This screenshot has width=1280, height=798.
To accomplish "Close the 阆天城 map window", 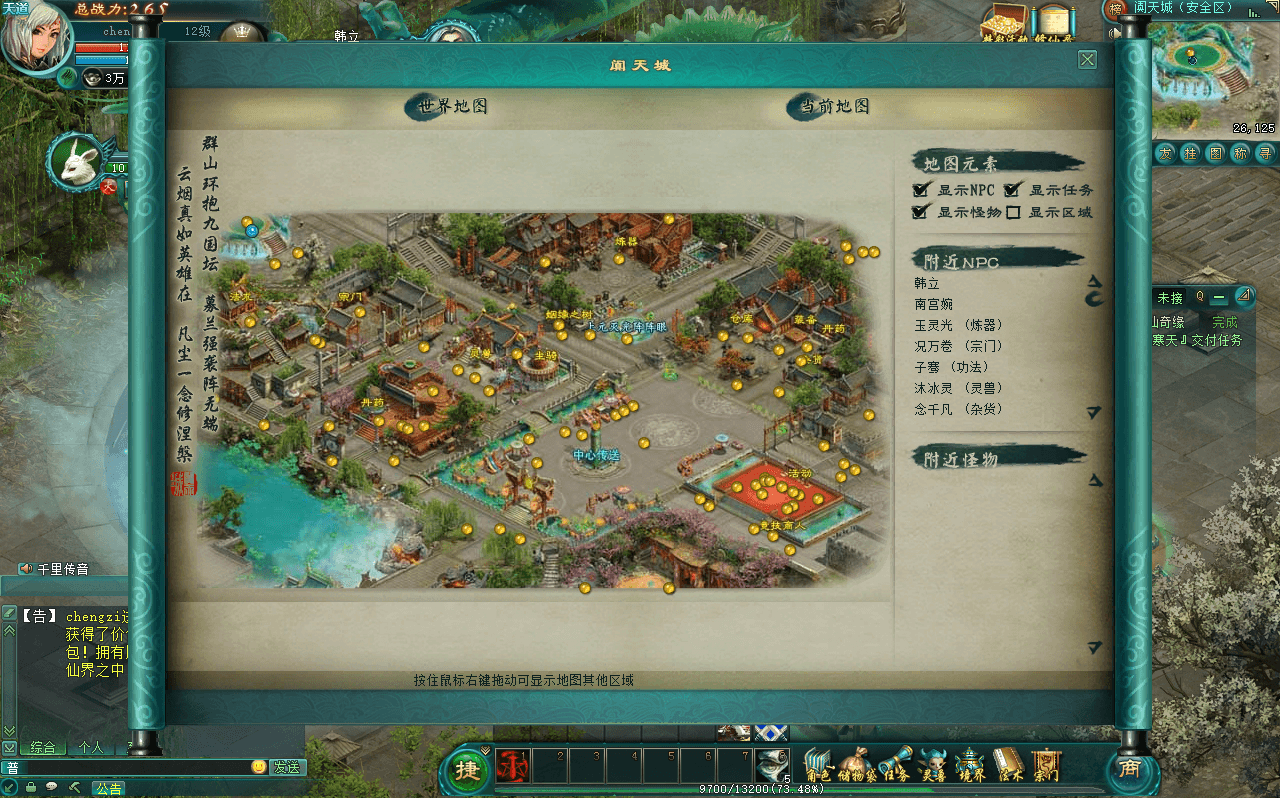I will (x=1087, y=60).
